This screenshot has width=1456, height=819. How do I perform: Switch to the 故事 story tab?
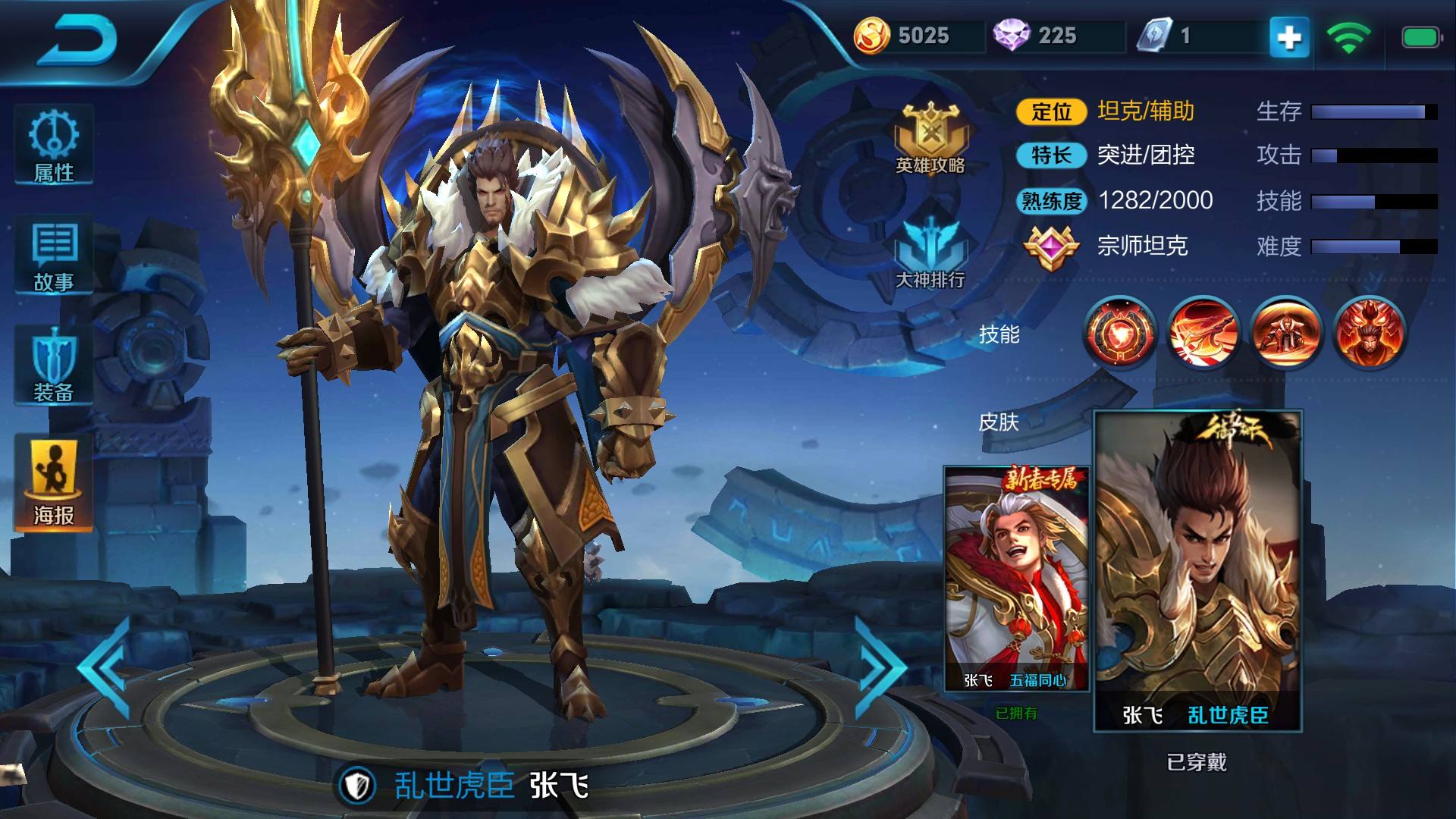point(54,256)
